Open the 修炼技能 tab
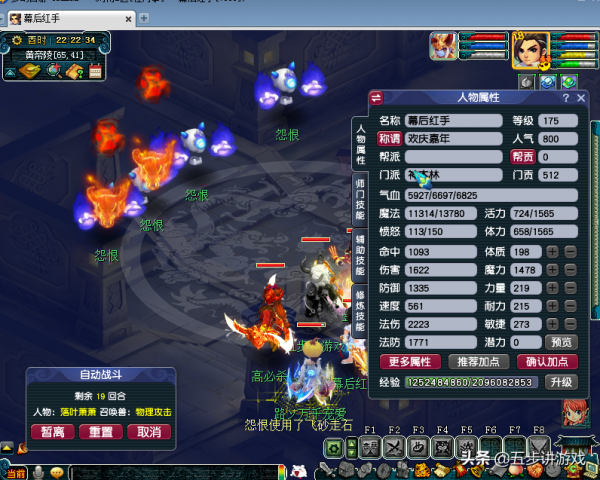 pyautogui.click(x=360, y=311)
